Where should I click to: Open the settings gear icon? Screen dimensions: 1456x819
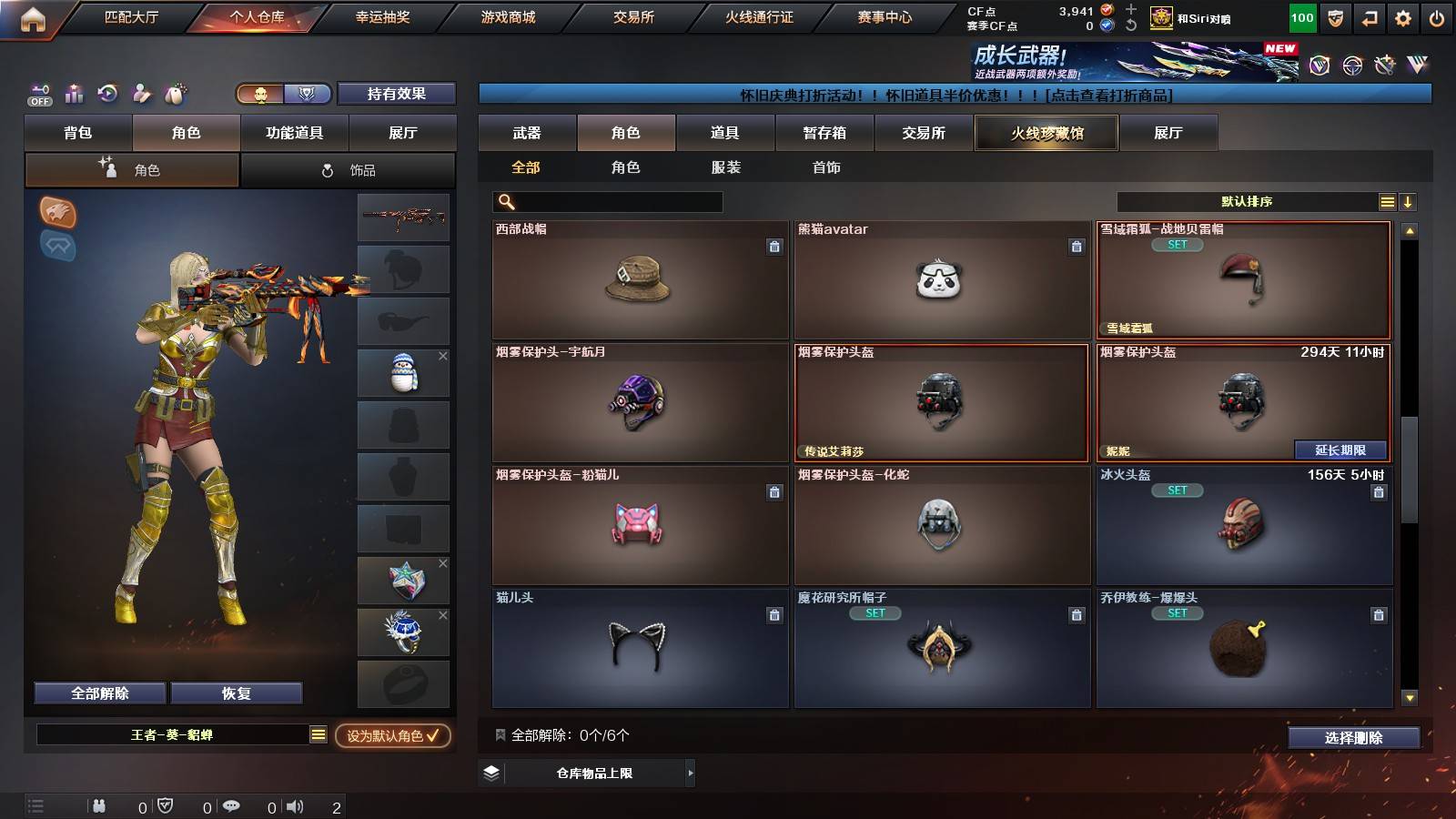pos(1403,16)
